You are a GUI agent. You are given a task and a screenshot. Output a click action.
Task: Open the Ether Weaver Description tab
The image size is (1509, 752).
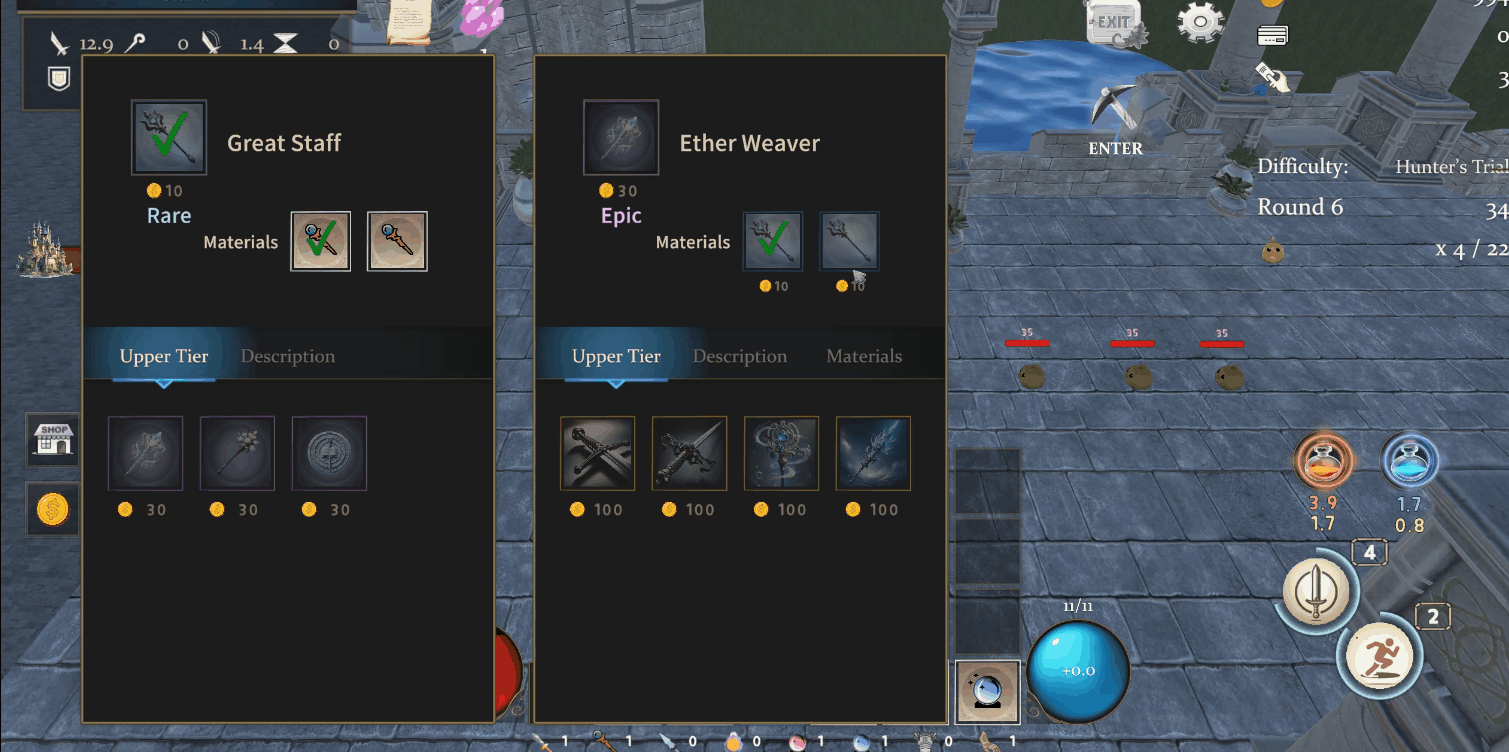point(739,356)
